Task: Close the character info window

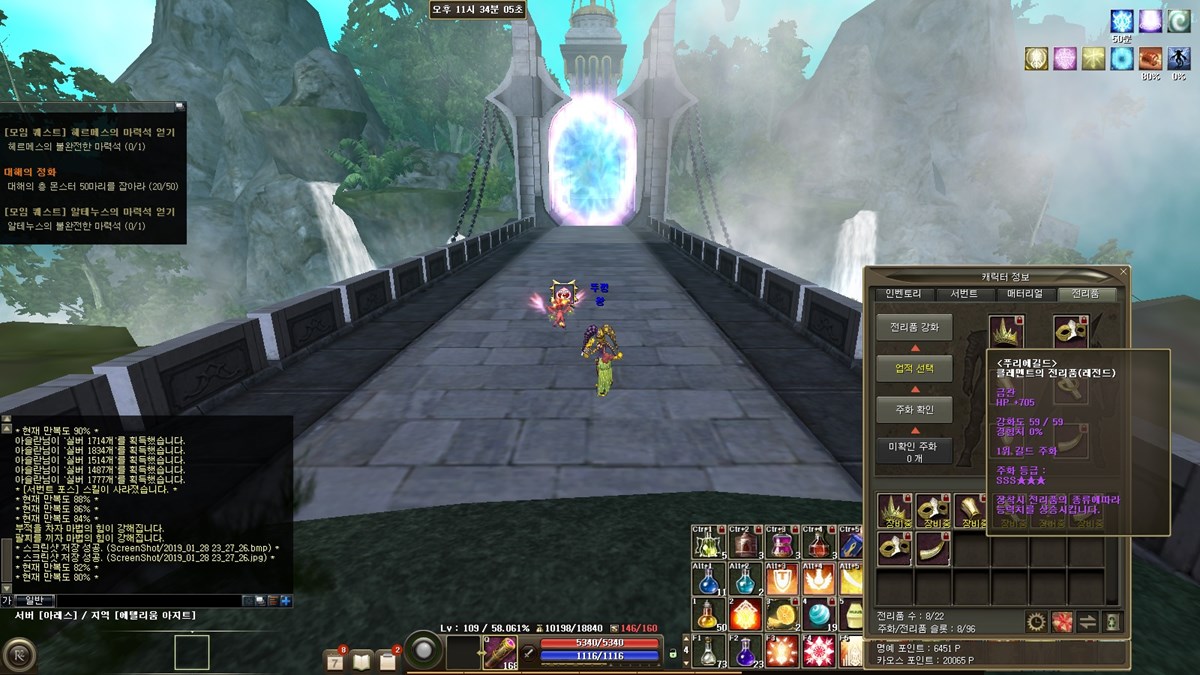Action: (1123, 271)
